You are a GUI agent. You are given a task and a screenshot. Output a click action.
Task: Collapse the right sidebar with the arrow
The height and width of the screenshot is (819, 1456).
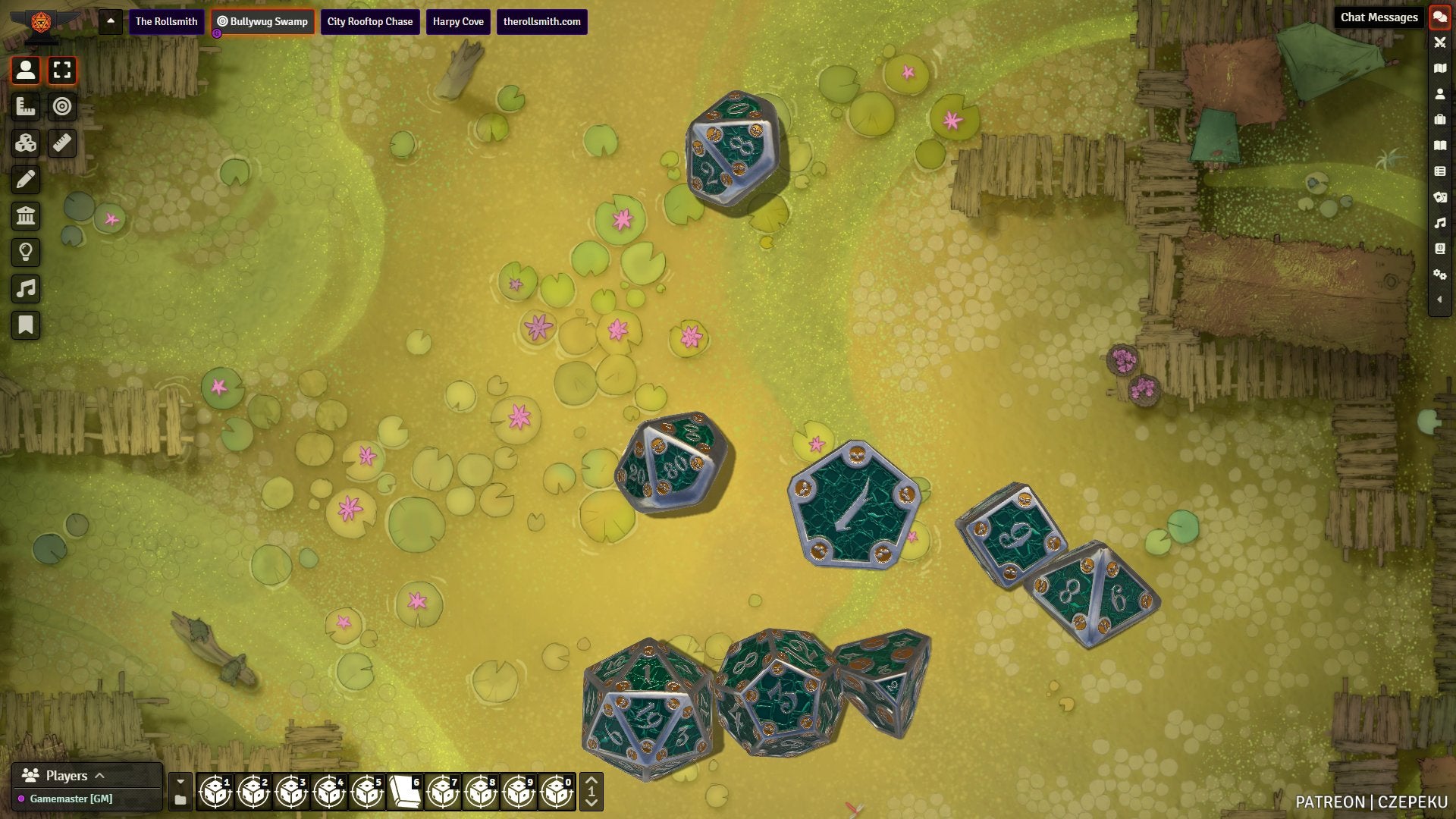1439,300
